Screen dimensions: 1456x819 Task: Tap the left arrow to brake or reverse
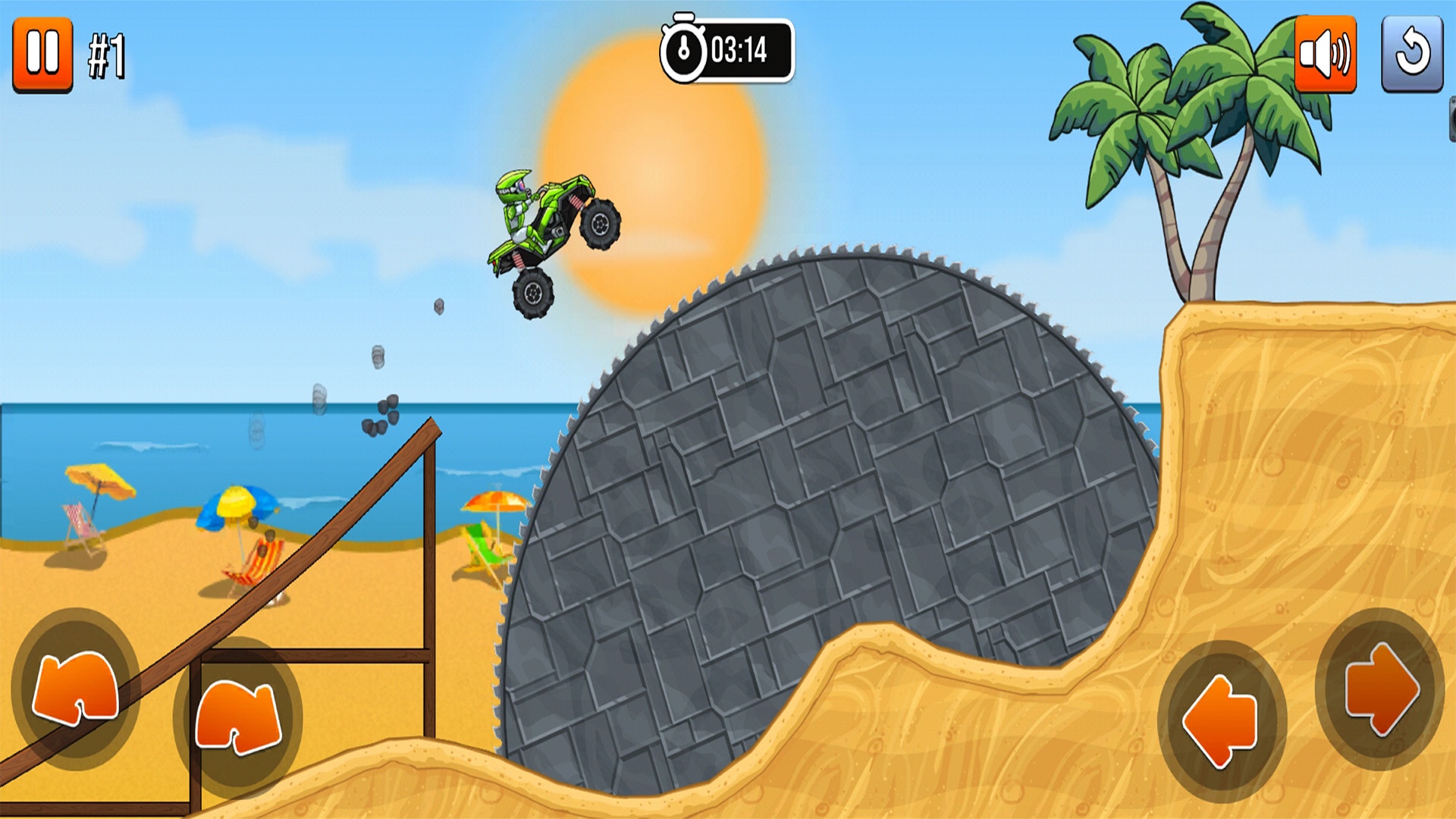[1222, 720]
